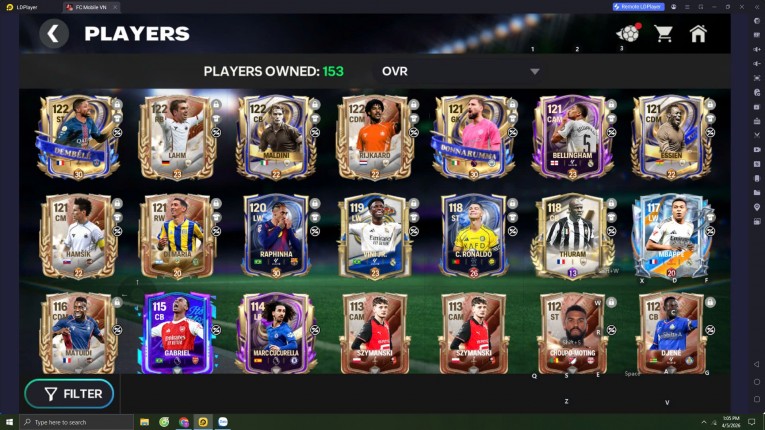Viewport: 765px width, 430px height.
Task: Choose the Gabriel player card
Action: (177, 333)
